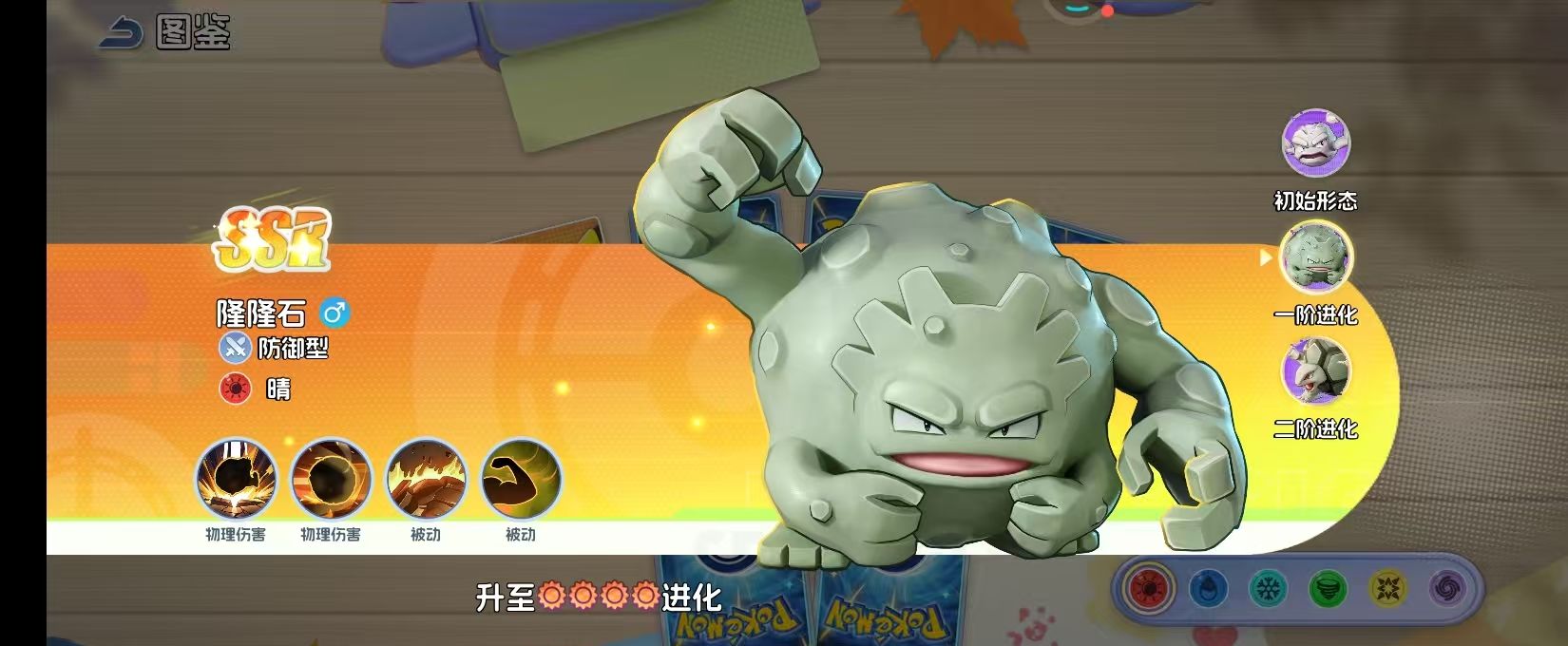Tap the blue male gender symbol

click(x=335, y=313)
